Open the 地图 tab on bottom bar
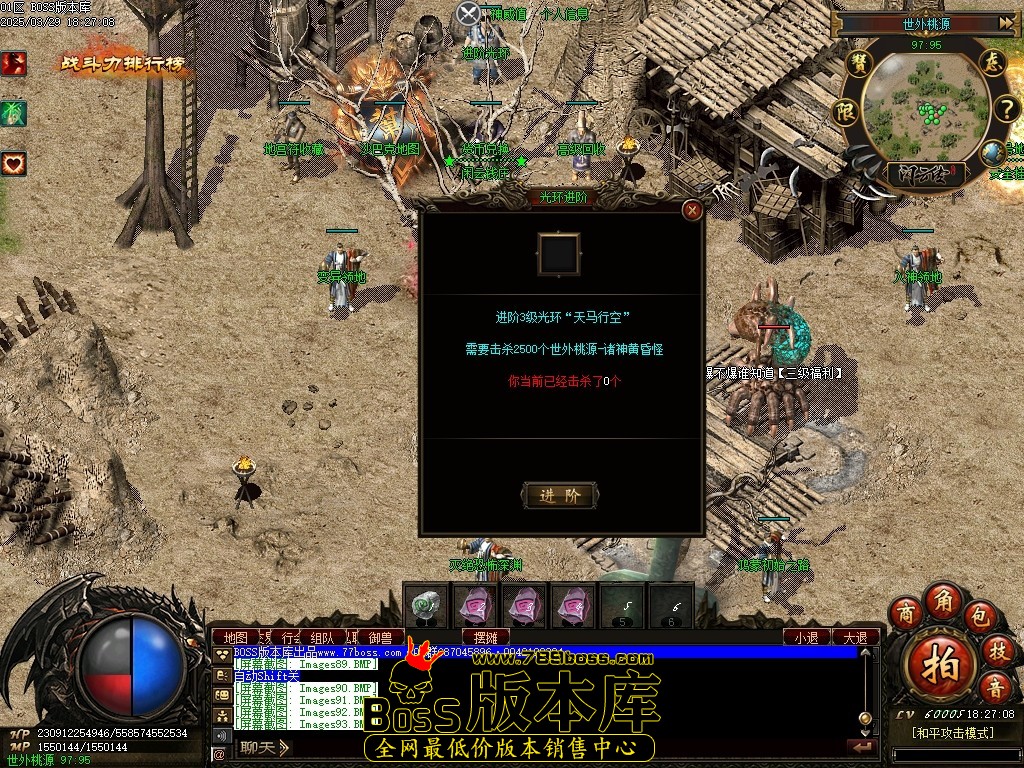This screenshot has height=768, width=1024. 236,637
